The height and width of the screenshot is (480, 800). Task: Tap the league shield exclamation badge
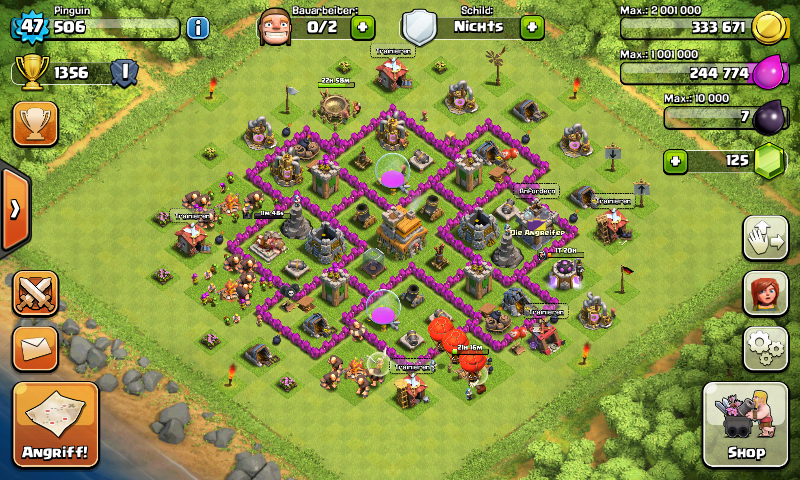[124, 72]
